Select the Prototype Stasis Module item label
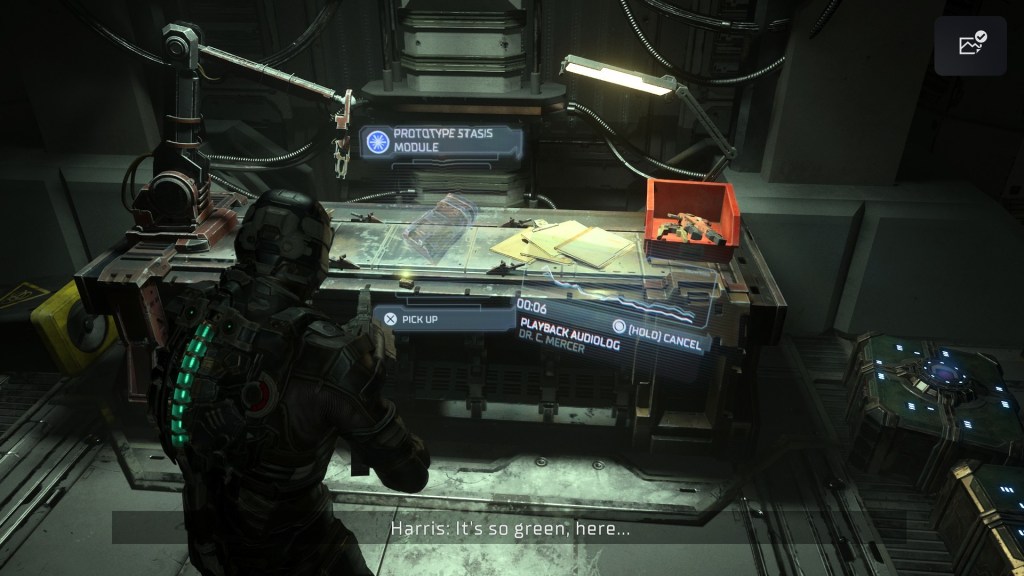The height and width of the screenshot is (576, 1024). pyautogui.click(x=442, y=140)
